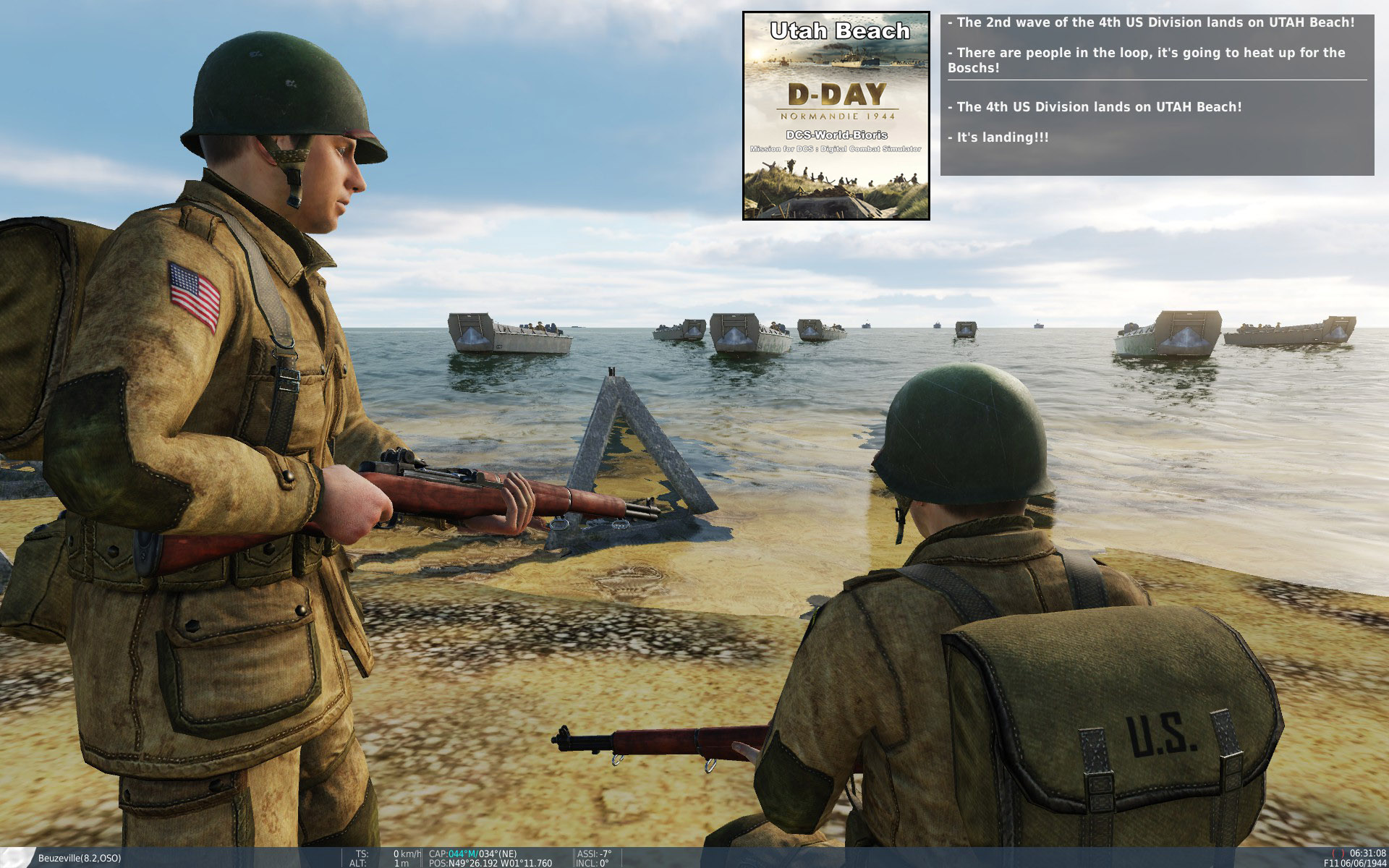Select the 'It's landing!!!' log entry
This screenshot has height=868, width=1389.
click(999, 135)
